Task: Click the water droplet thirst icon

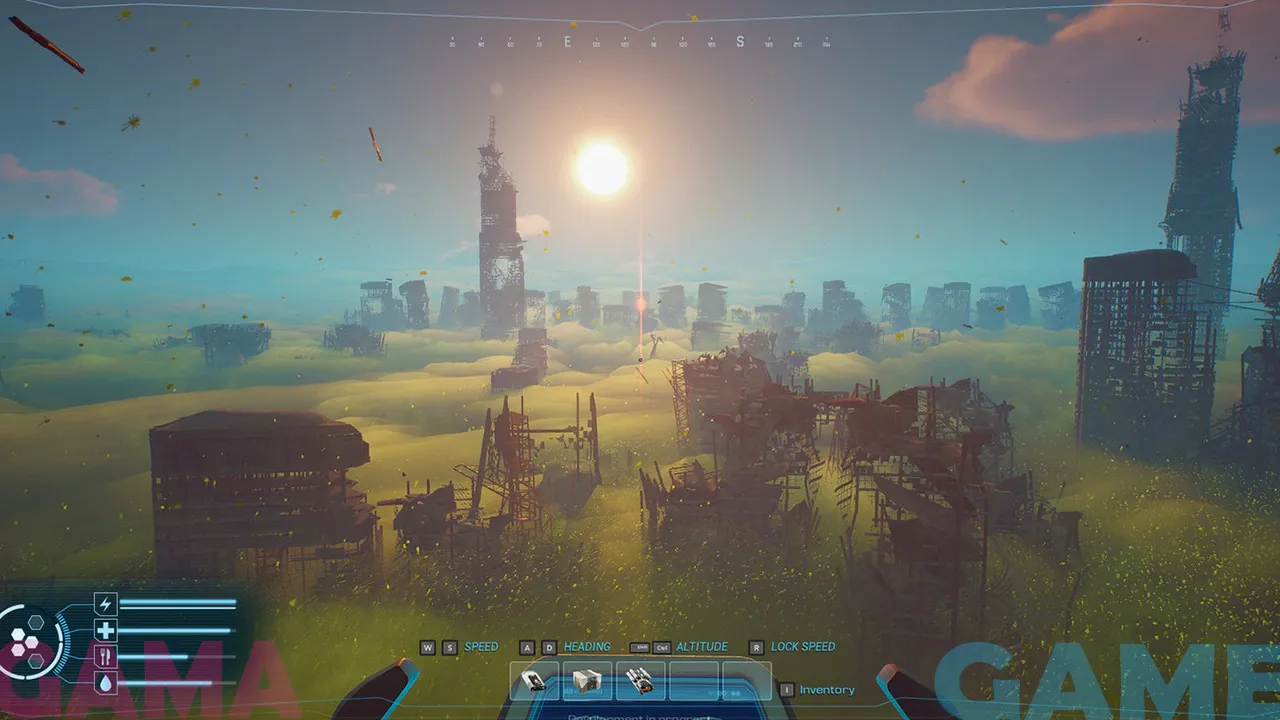Action: 105,682
